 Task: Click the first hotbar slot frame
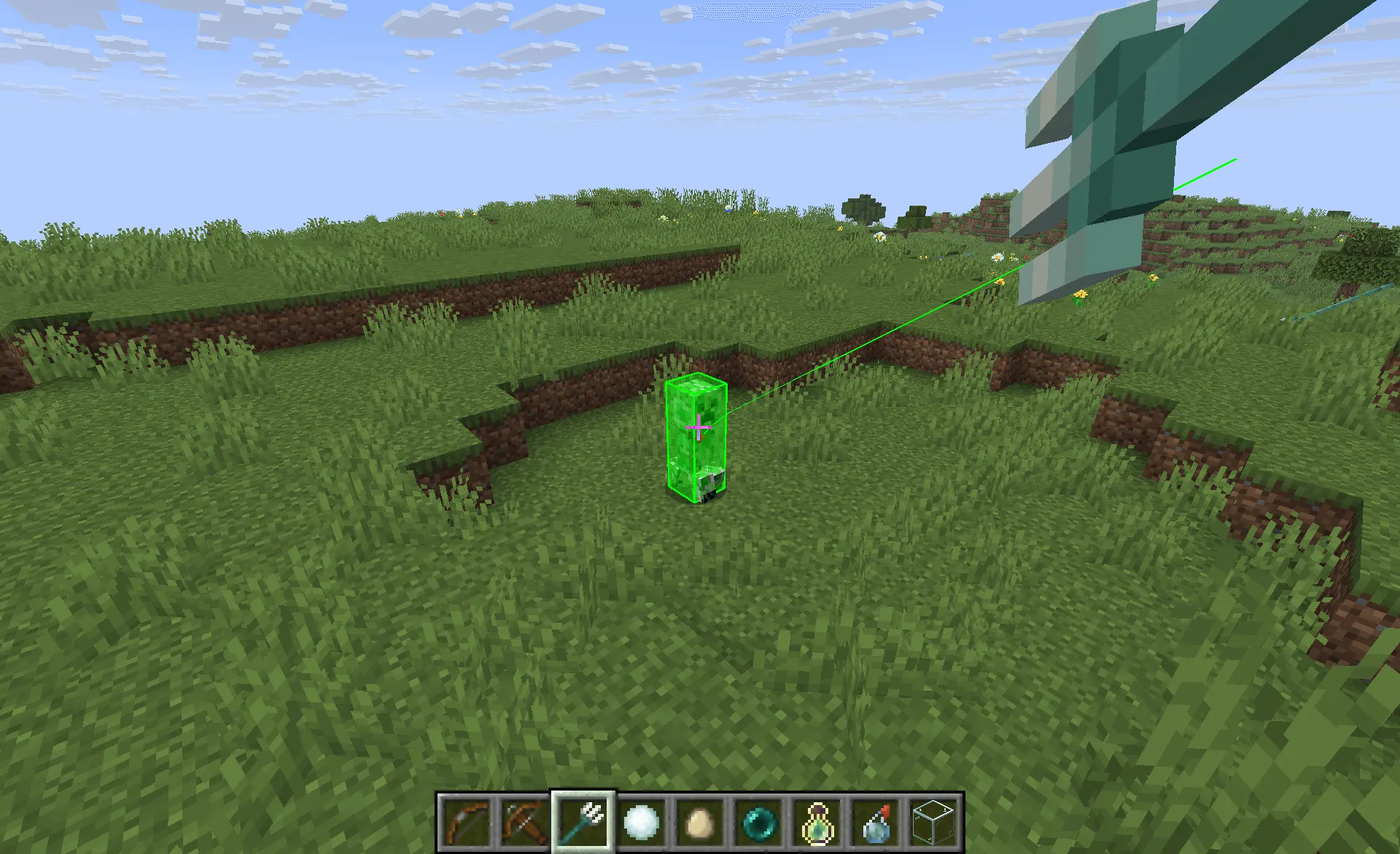click(467, 820)
